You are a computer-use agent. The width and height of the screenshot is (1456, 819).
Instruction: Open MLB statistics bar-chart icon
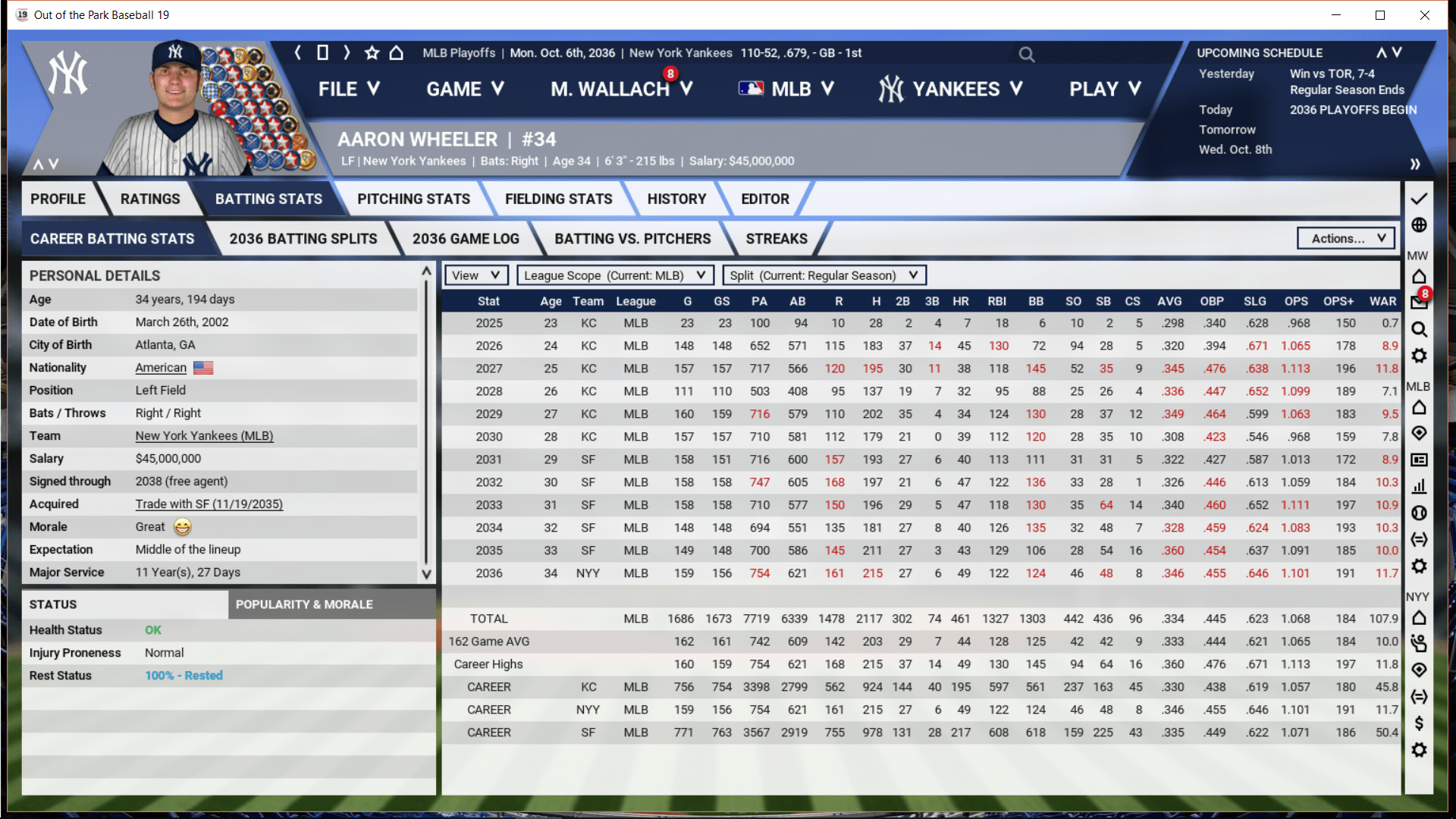(1419, 486)
